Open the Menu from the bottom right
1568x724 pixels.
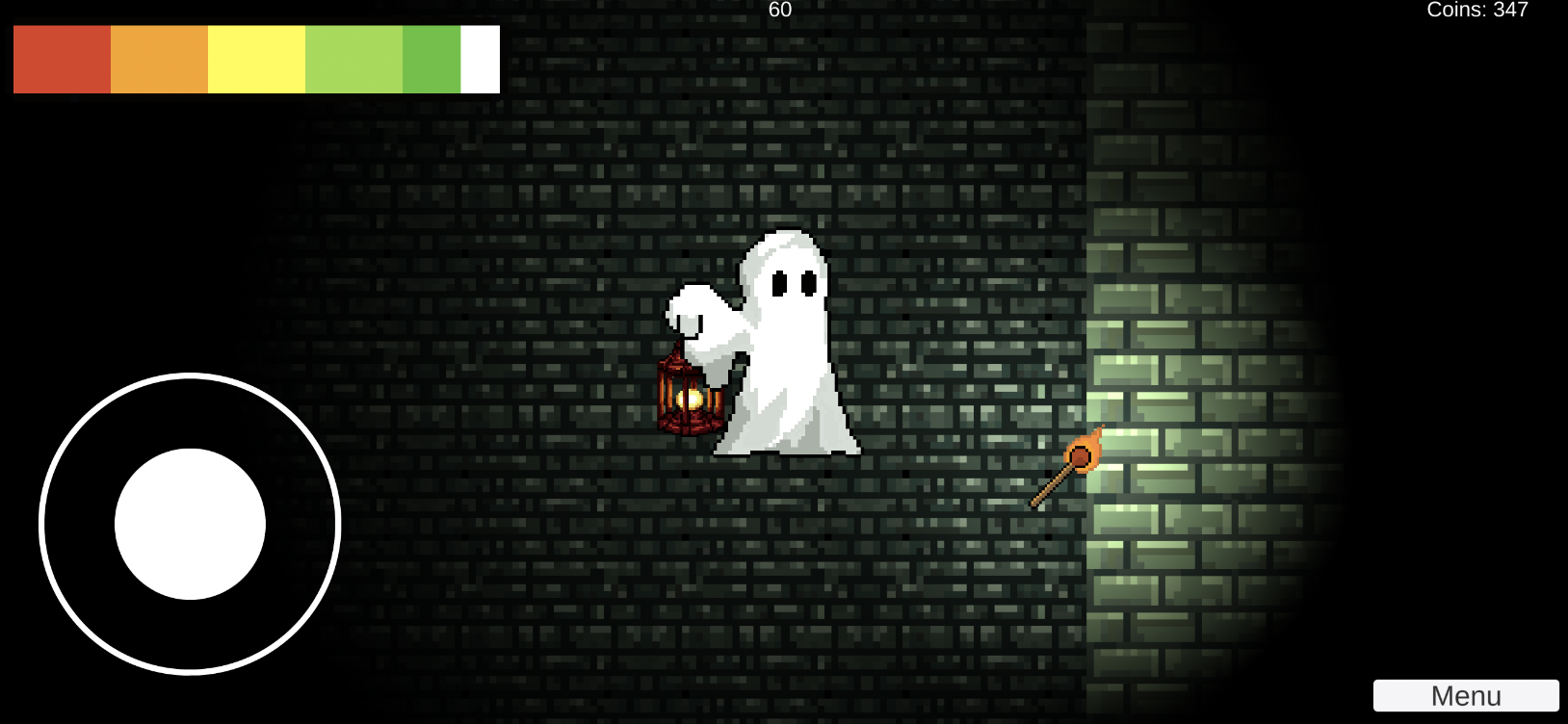[x=1465, y=694]
